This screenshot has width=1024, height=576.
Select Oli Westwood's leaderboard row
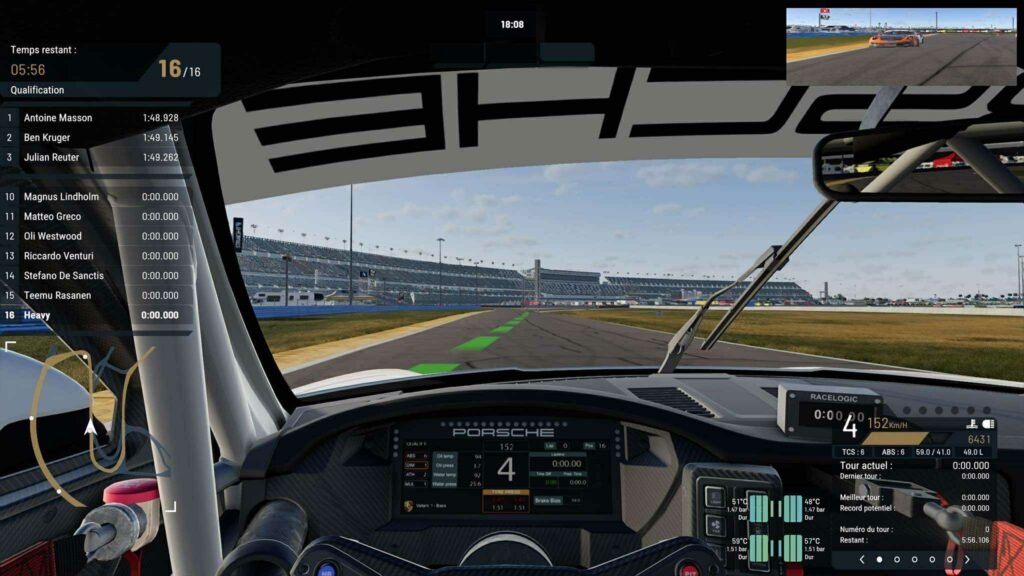coord(98,236)
